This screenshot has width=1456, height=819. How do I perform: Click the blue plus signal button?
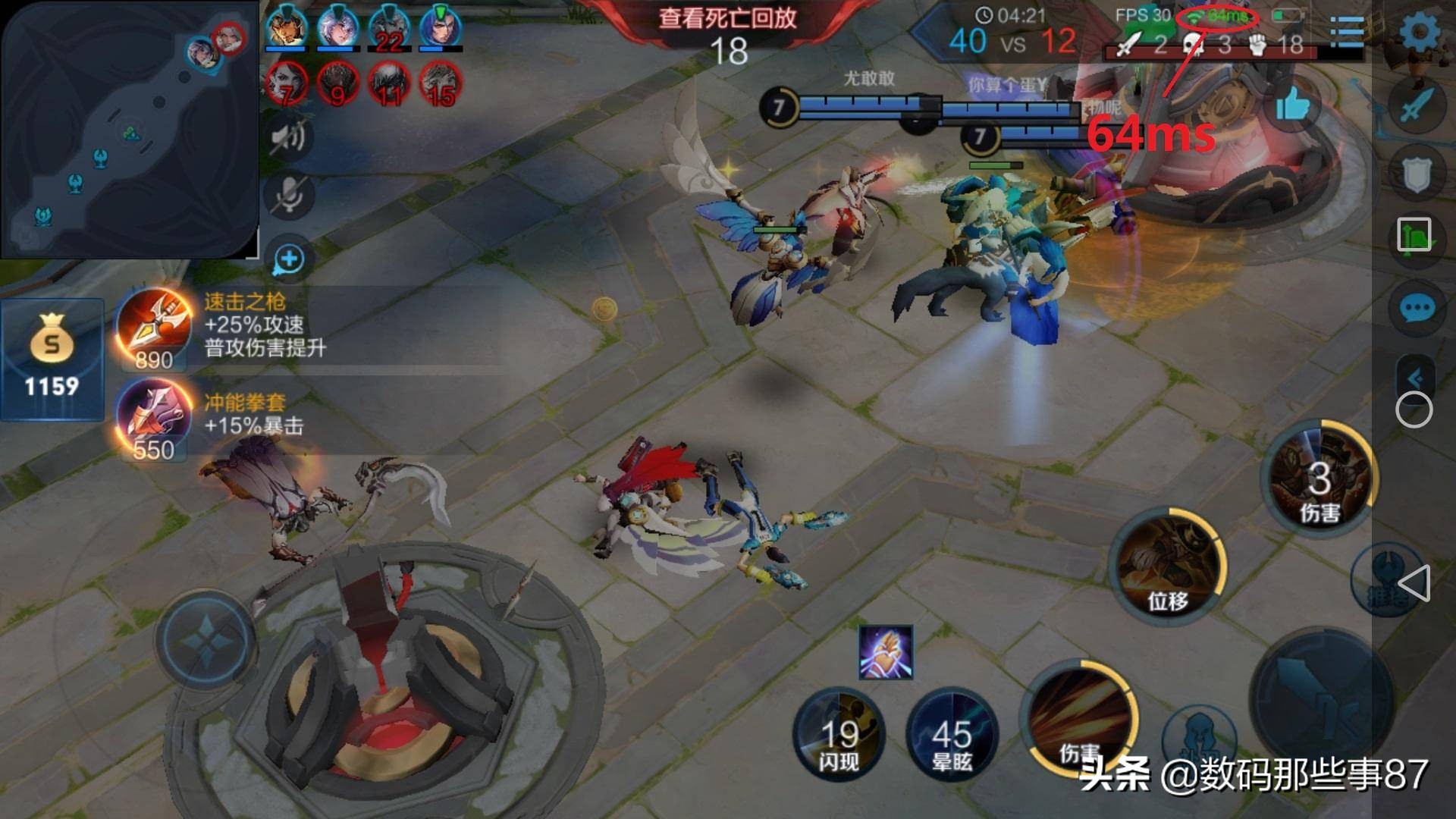point(289,259)
